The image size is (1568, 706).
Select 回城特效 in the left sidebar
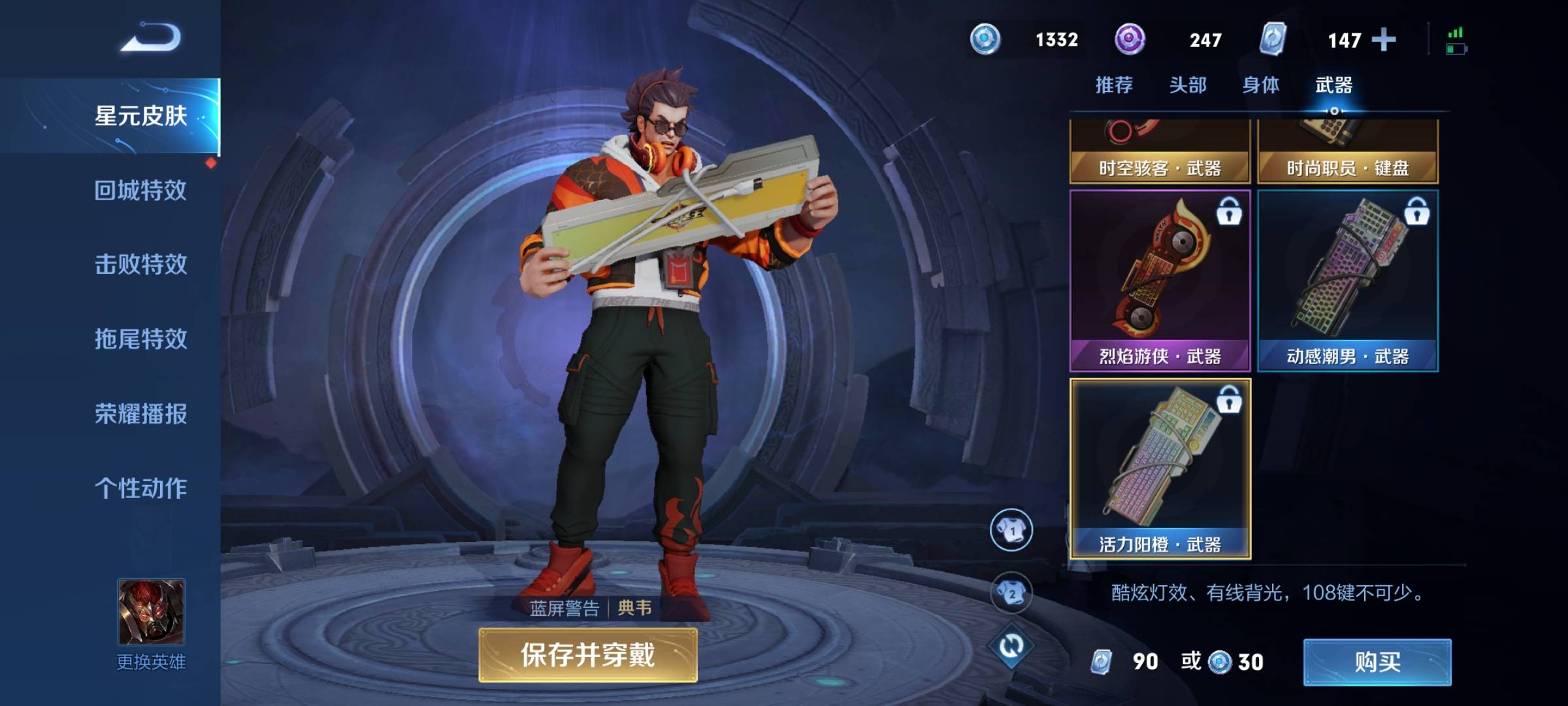[x=139, y=190]
